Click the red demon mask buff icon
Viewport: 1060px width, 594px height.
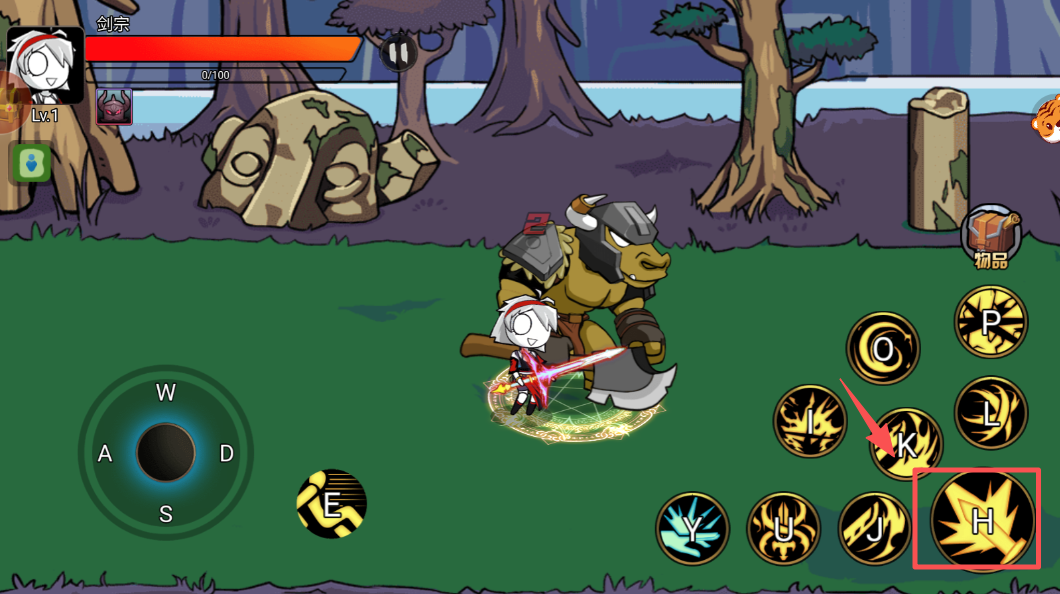[114, 106]
